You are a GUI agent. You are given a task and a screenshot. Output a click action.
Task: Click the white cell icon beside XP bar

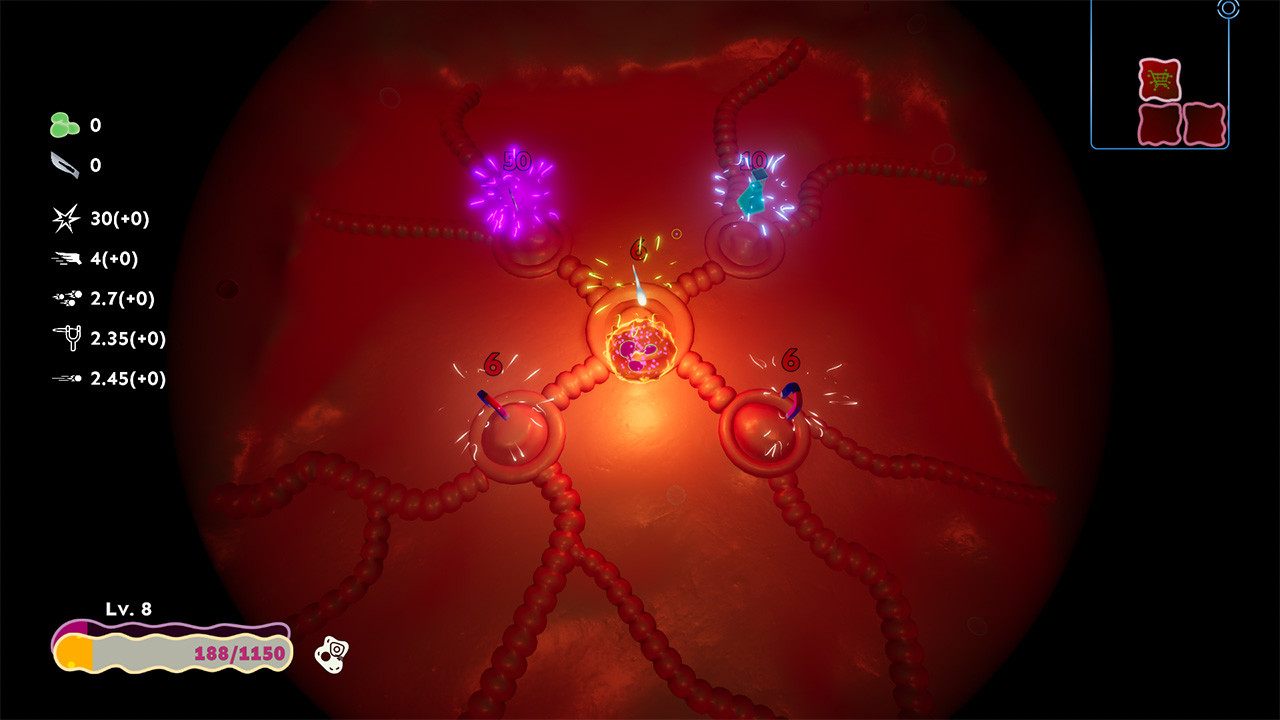[x=334, y=654]
